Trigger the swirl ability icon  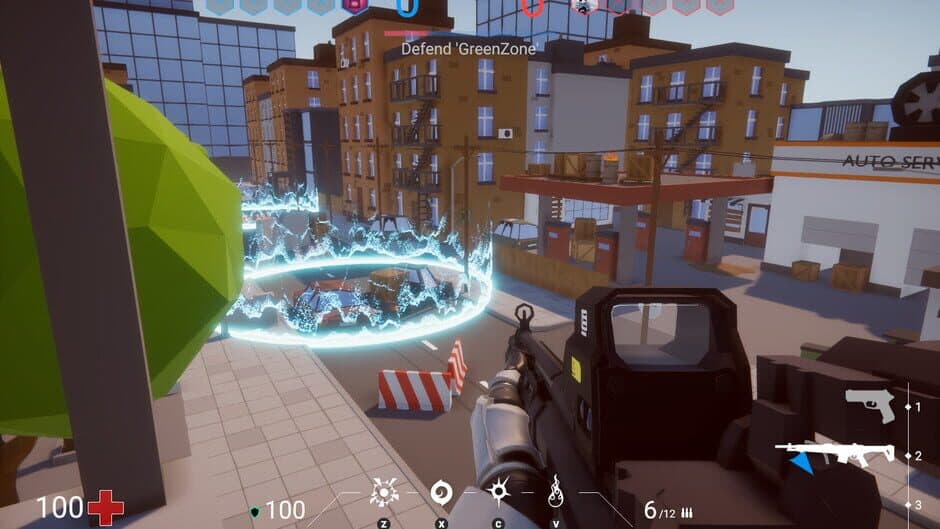pos(441,492)
